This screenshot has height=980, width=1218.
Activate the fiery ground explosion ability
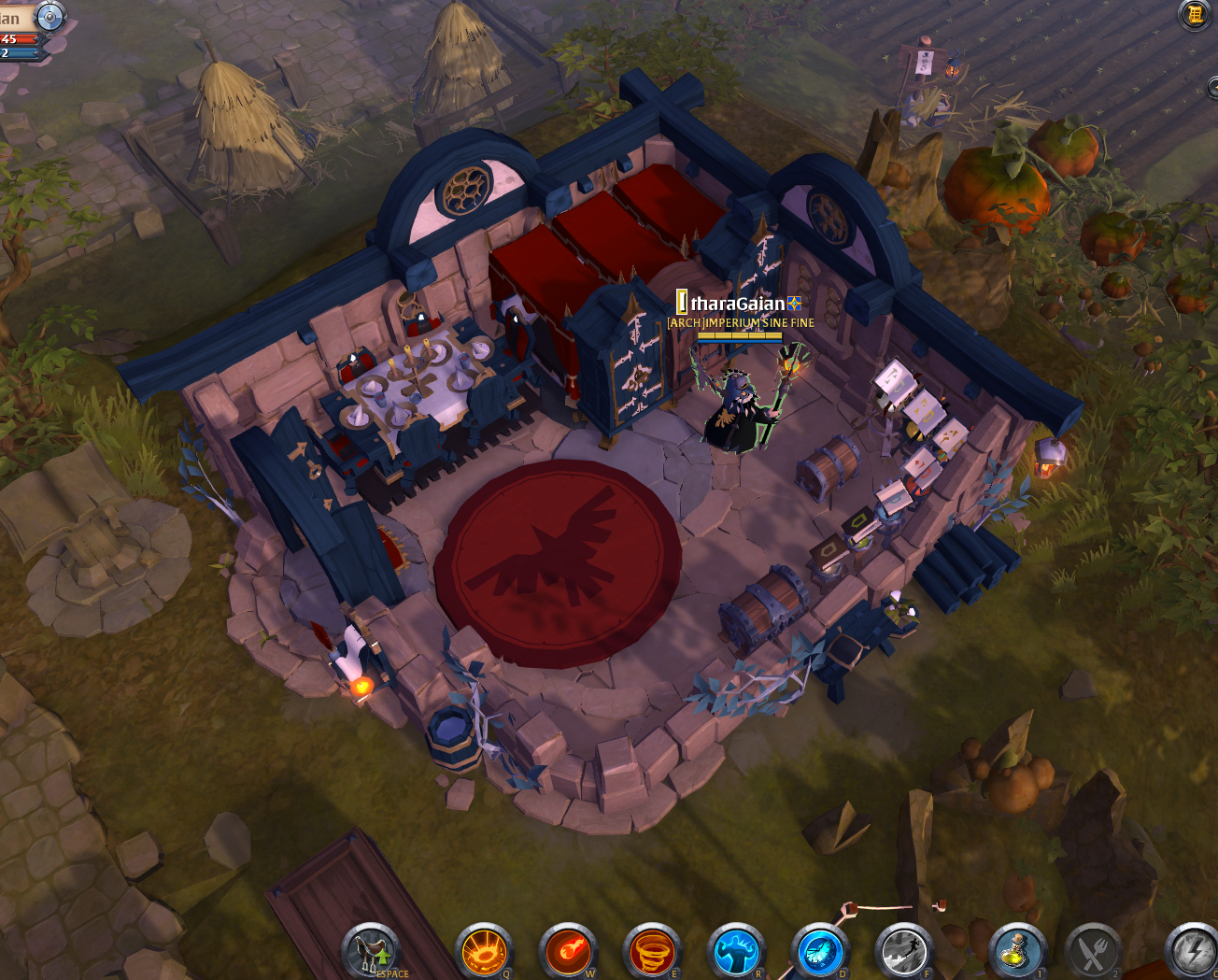tap(484, 951)
